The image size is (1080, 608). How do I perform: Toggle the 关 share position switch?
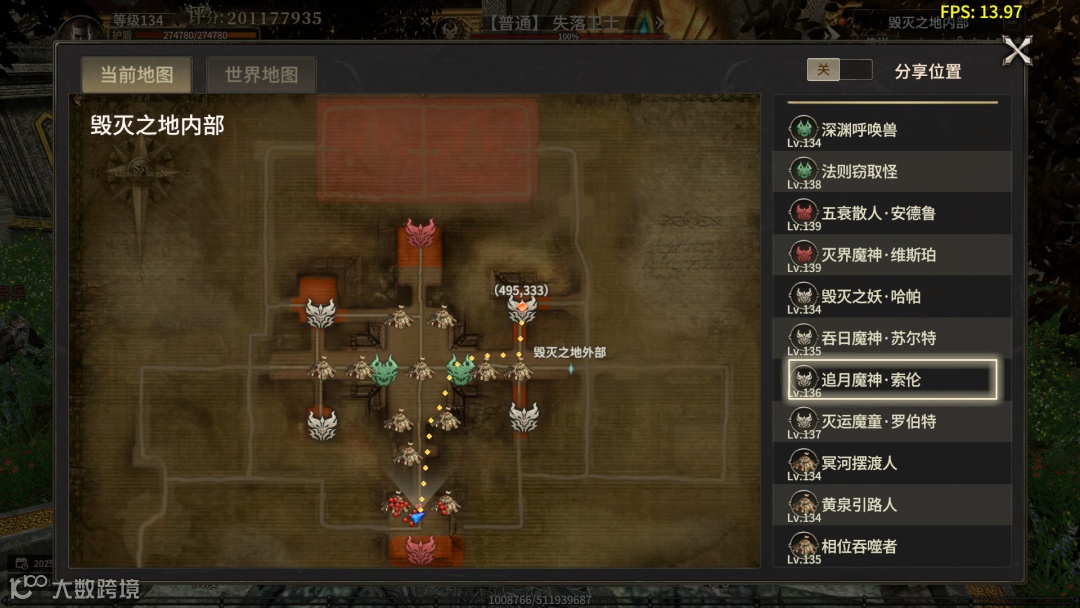839,70
